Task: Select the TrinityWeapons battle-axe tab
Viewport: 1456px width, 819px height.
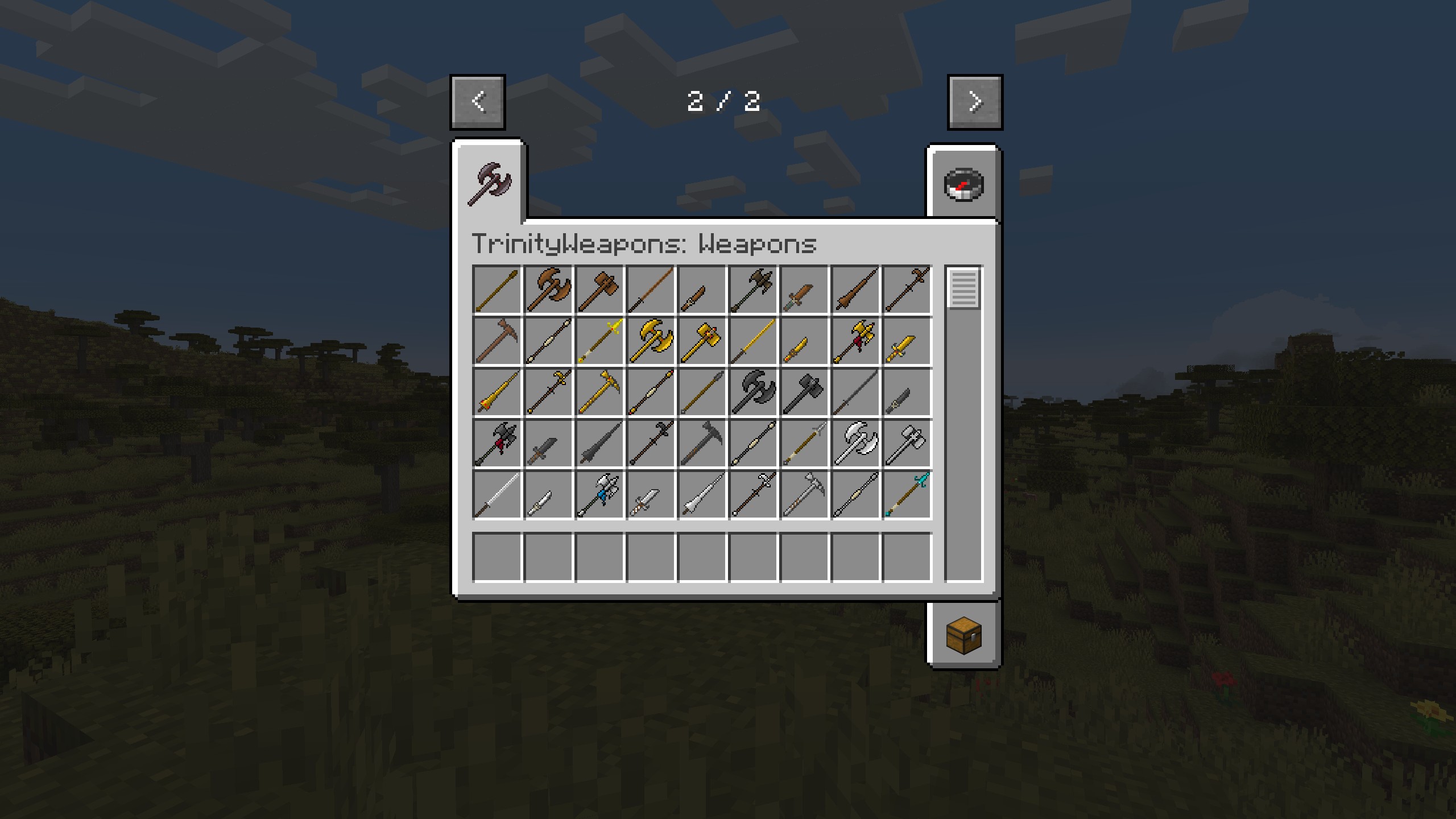Action: click(x=490, y=183)
